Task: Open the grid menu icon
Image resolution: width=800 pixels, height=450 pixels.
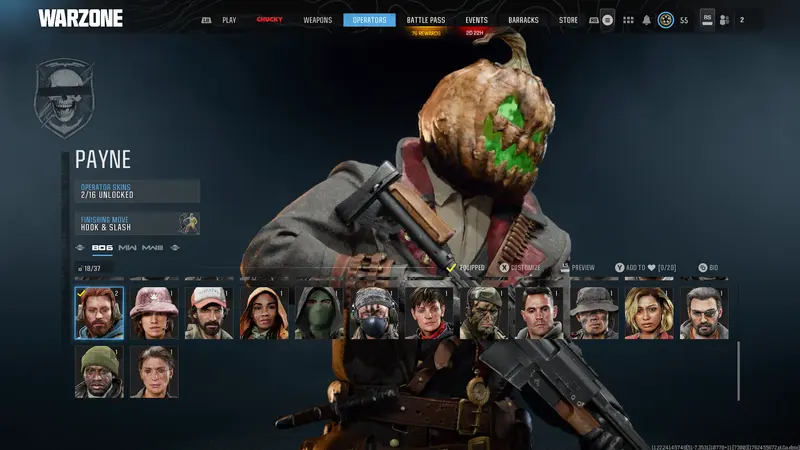Action: (628, 20)
